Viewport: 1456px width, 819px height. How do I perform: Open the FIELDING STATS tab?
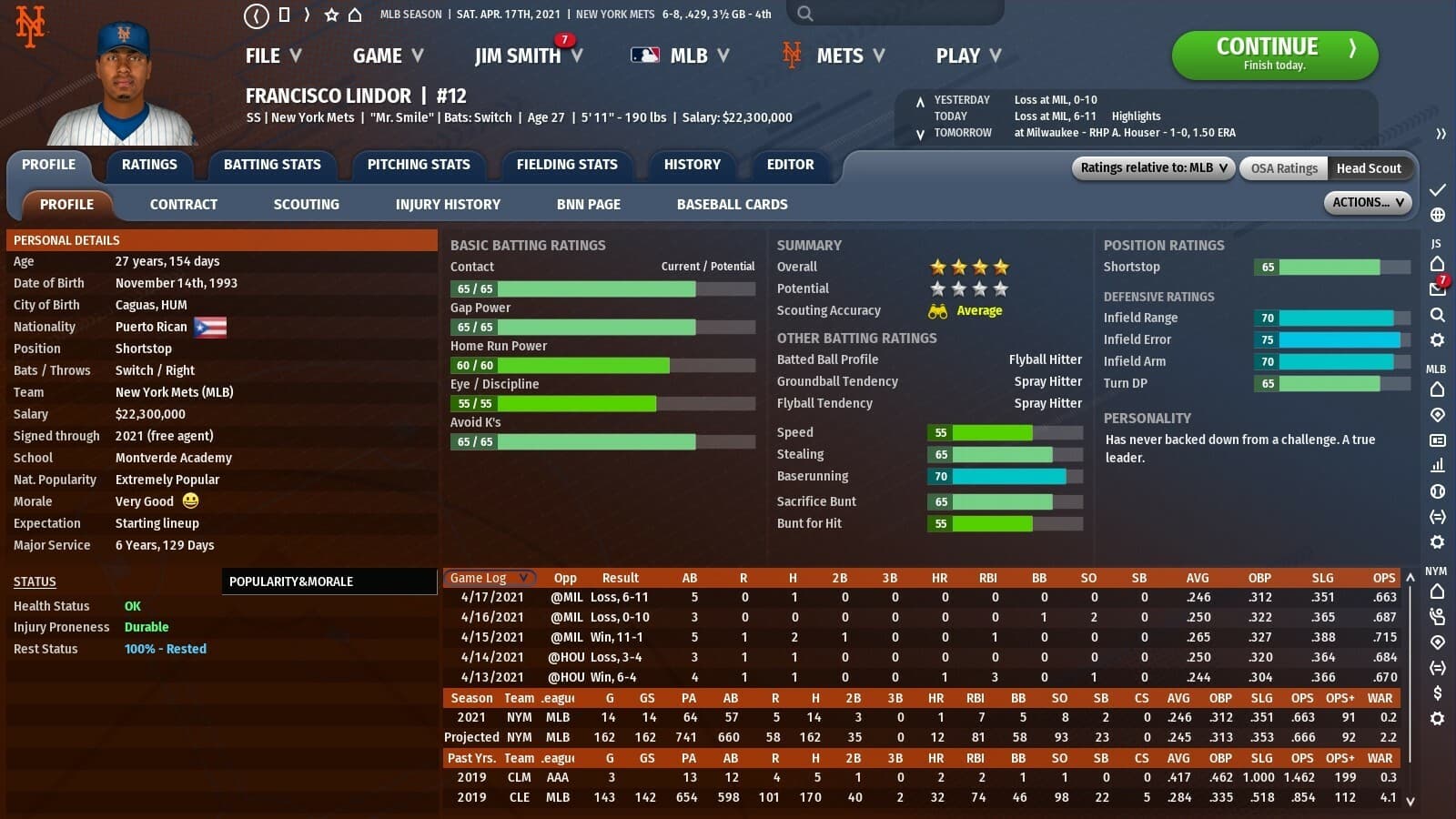pyautogui.click(x=567, y=165)
